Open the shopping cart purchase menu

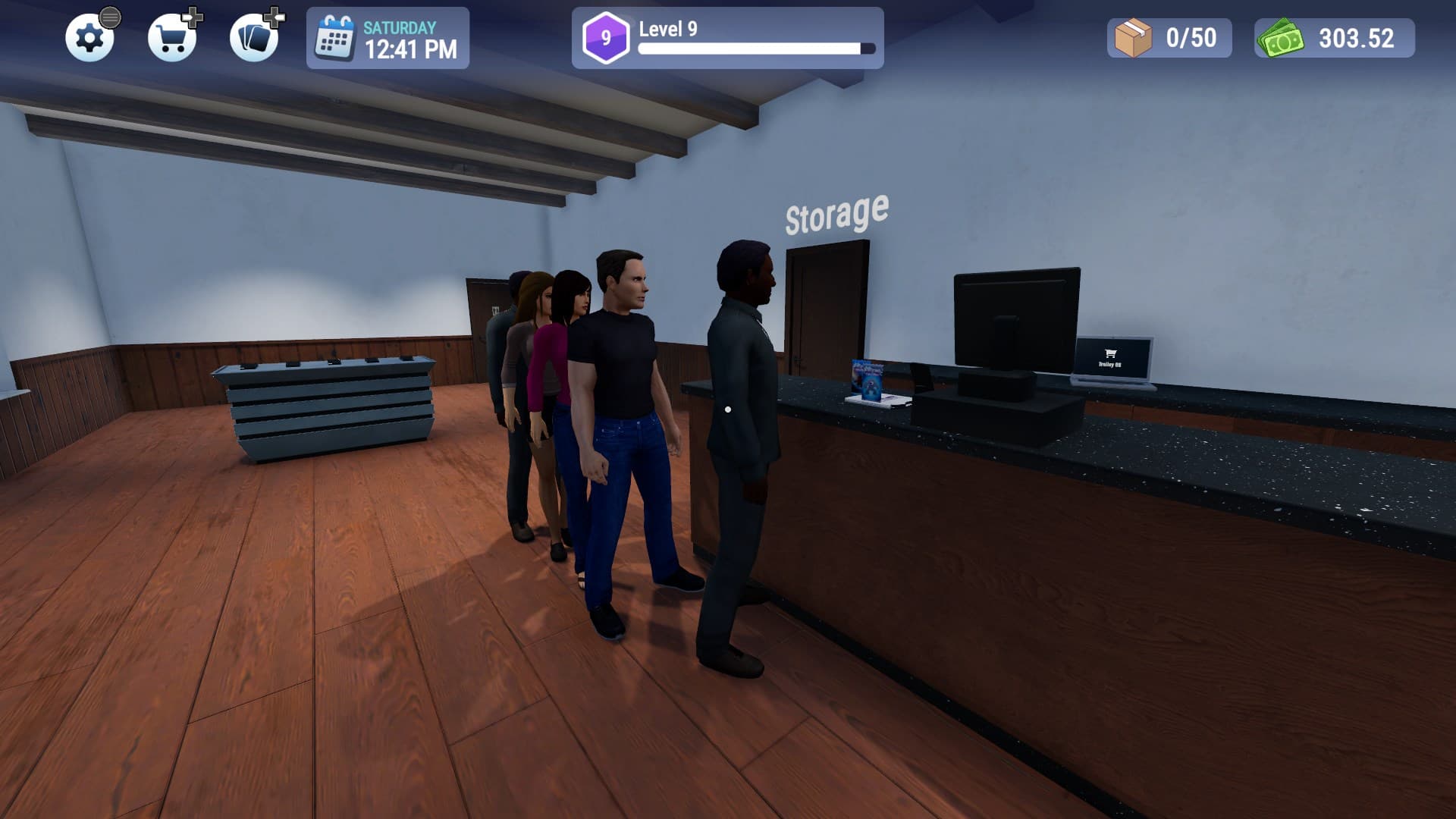tap(173, 39)
